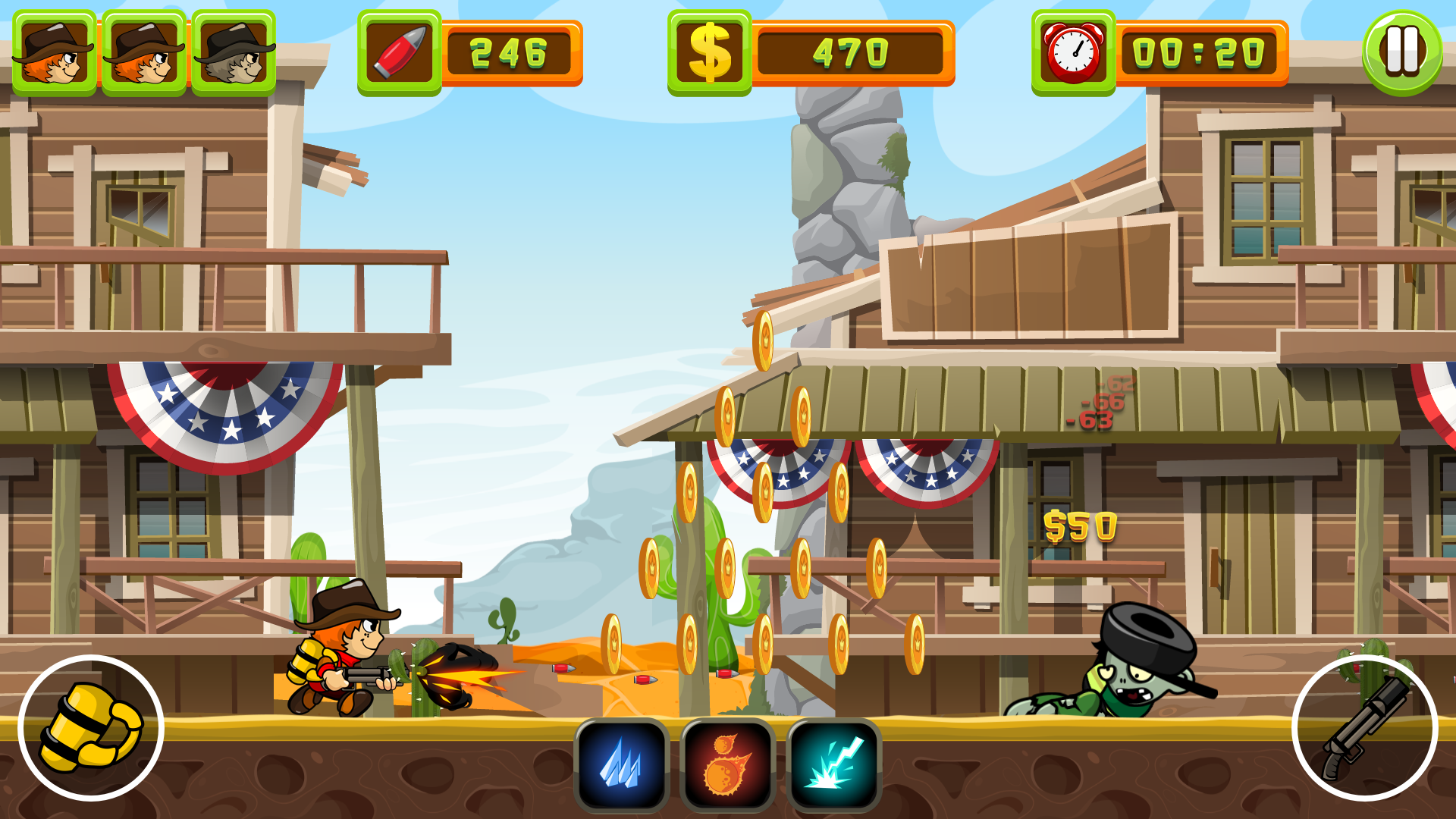Image resolution: width=1456 pixels, height=819 pixels.
Task: Click the zombie wearing a tire
Action: (x=1130, y=675)
